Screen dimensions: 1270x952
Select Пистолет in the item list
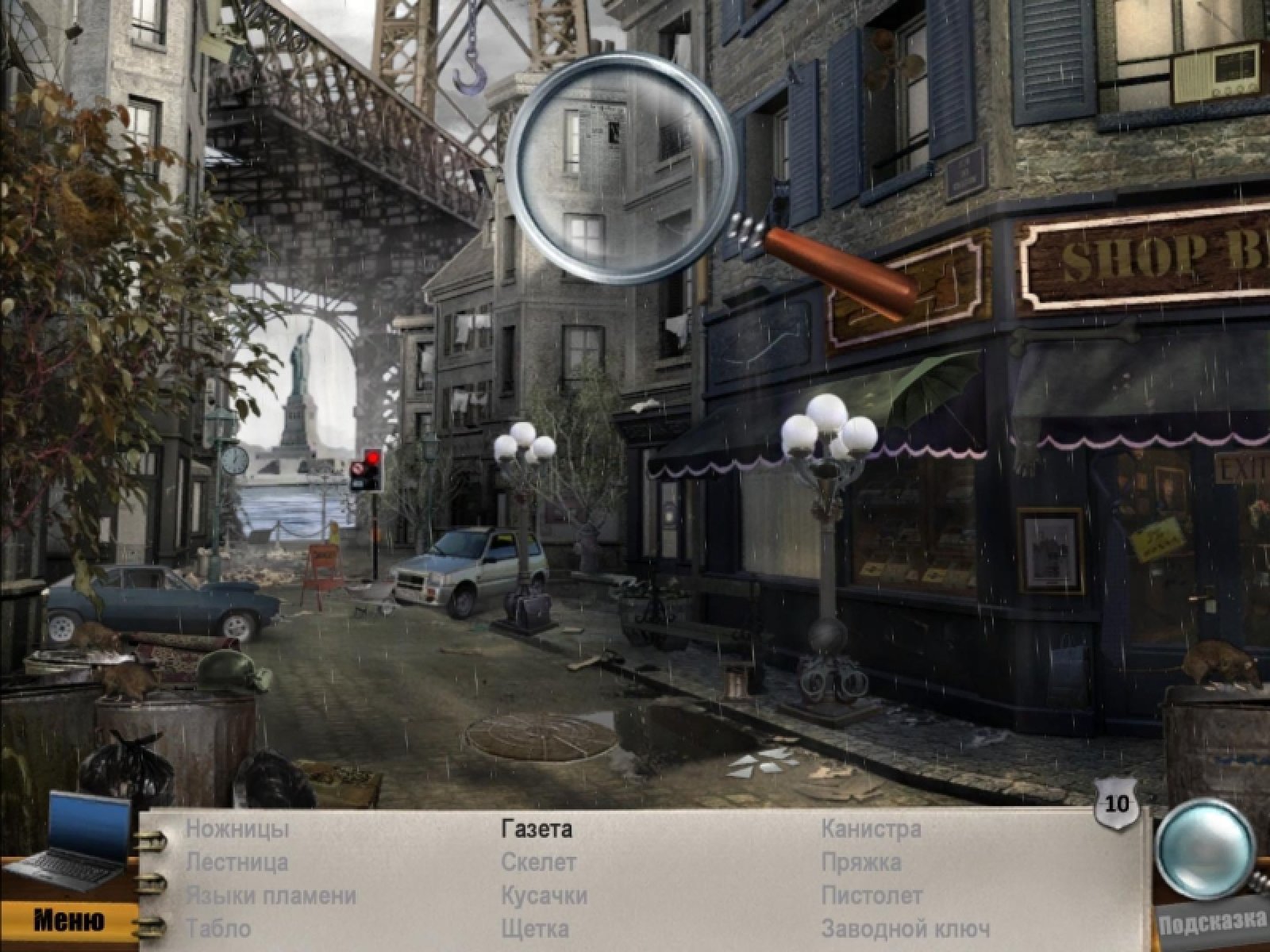tap(872, 896)
